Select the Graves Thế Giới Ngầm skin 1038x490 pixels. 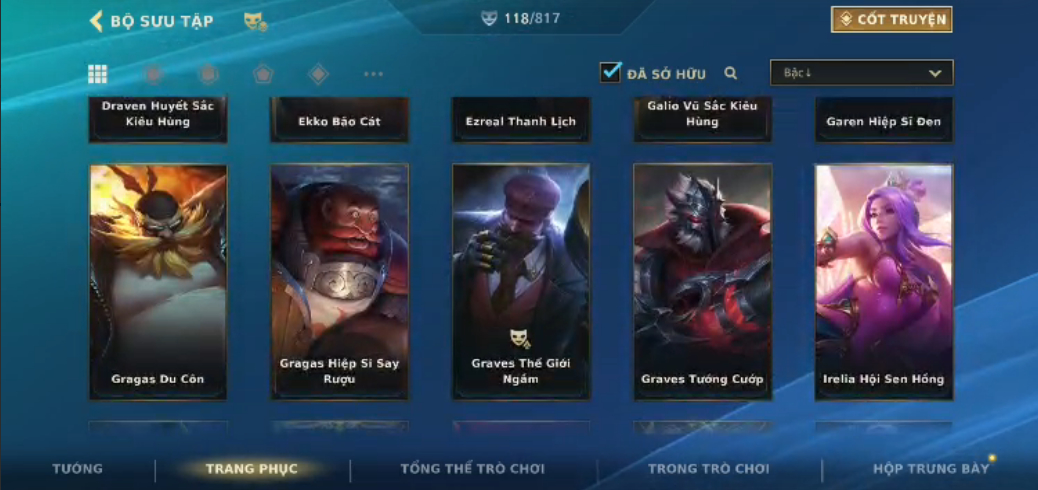[521, 282]
